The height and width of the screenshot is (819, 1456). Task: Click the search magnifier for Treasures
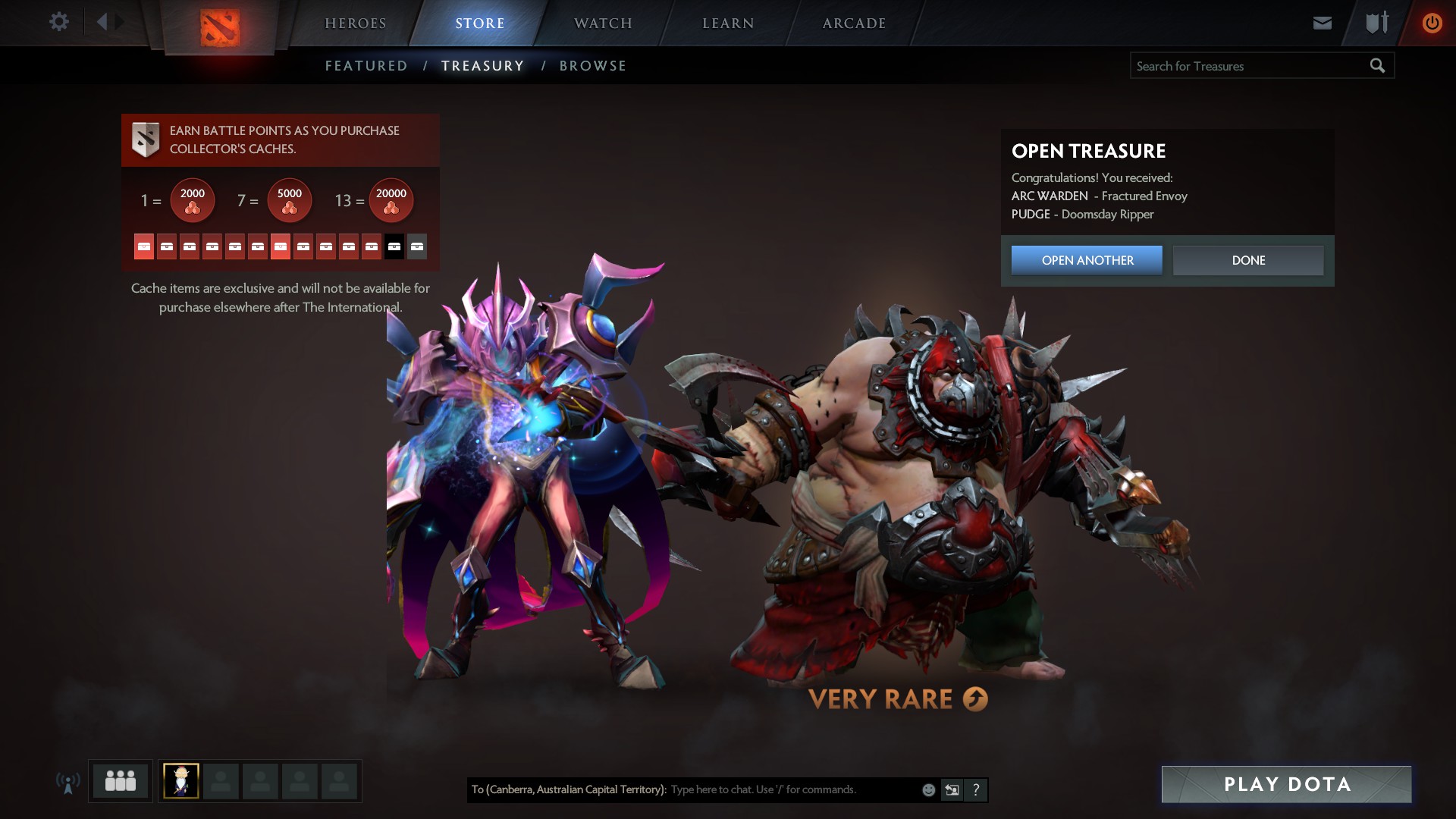(1376, 65)
